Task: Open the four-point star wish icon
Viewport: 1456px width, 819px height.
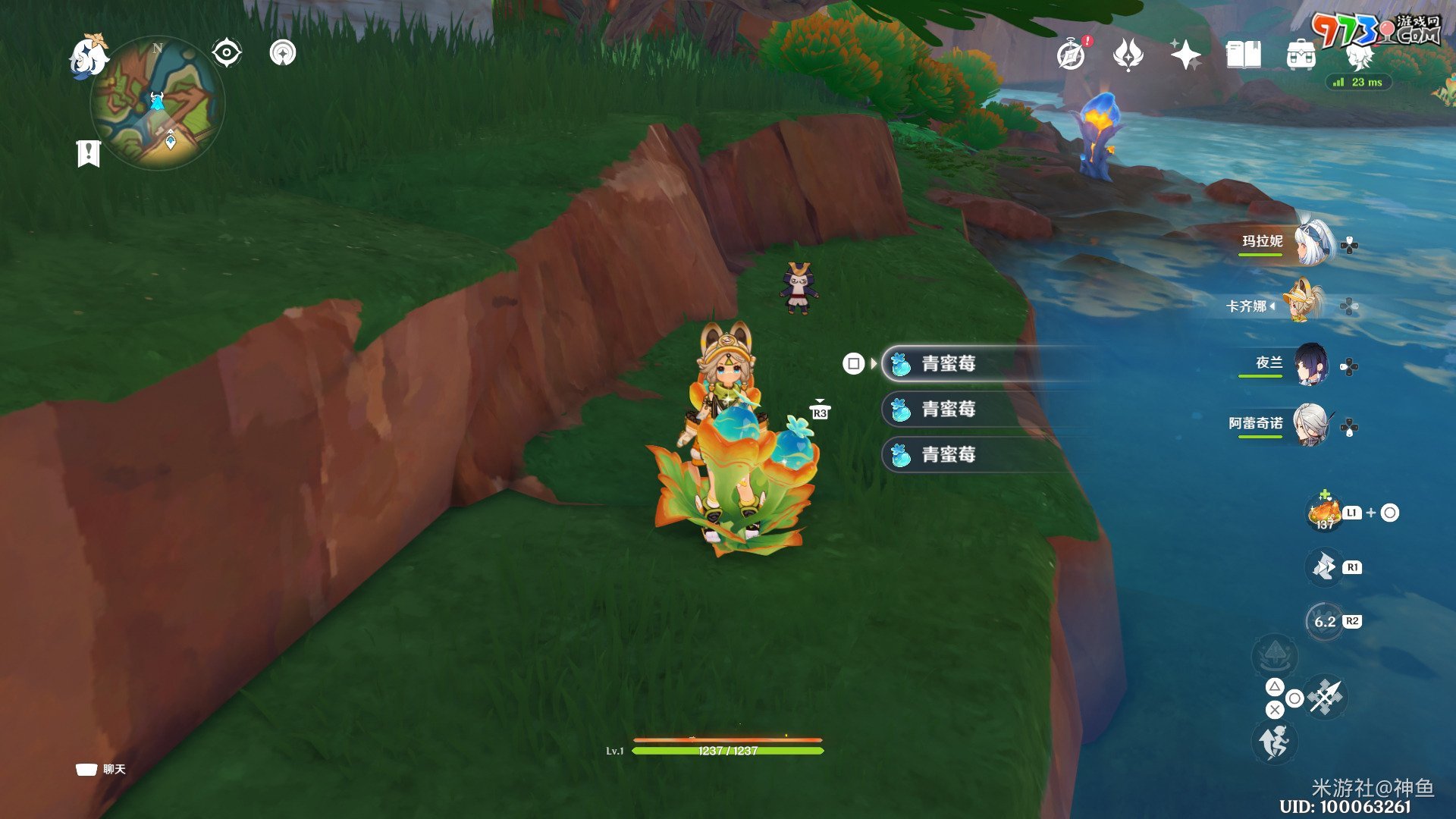Action: pyautogui.click(x=1185, y=55)
